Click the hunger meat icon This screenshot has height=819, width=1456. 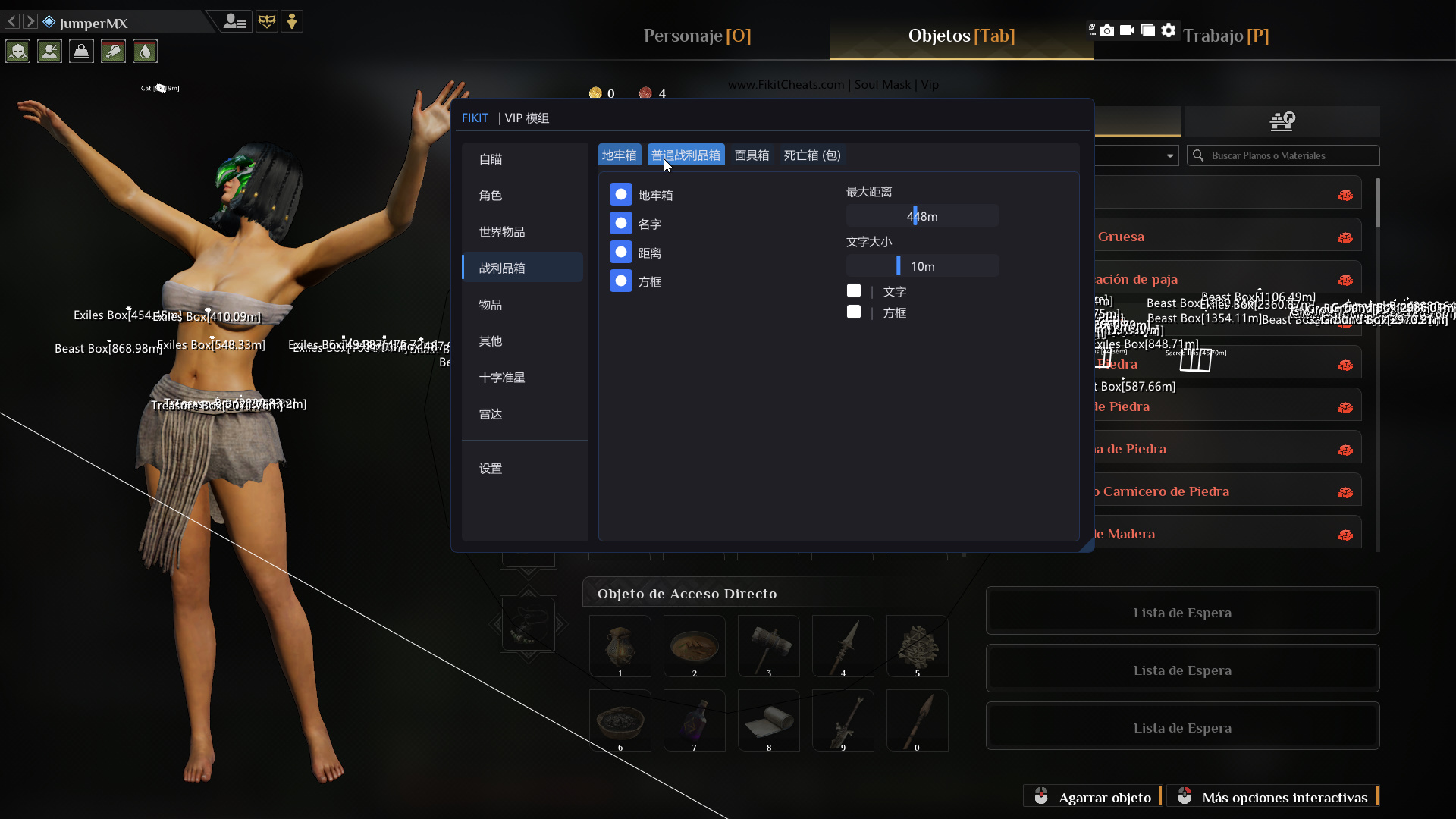coord(112,51)
